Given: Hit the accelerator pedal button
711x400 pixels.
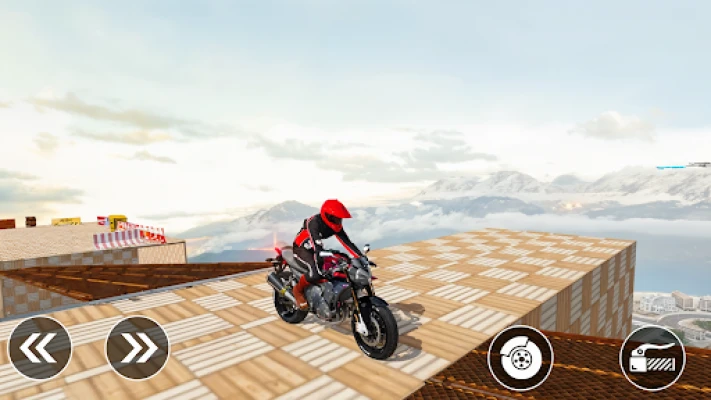Looking at the screenshot, I should 652,357.
